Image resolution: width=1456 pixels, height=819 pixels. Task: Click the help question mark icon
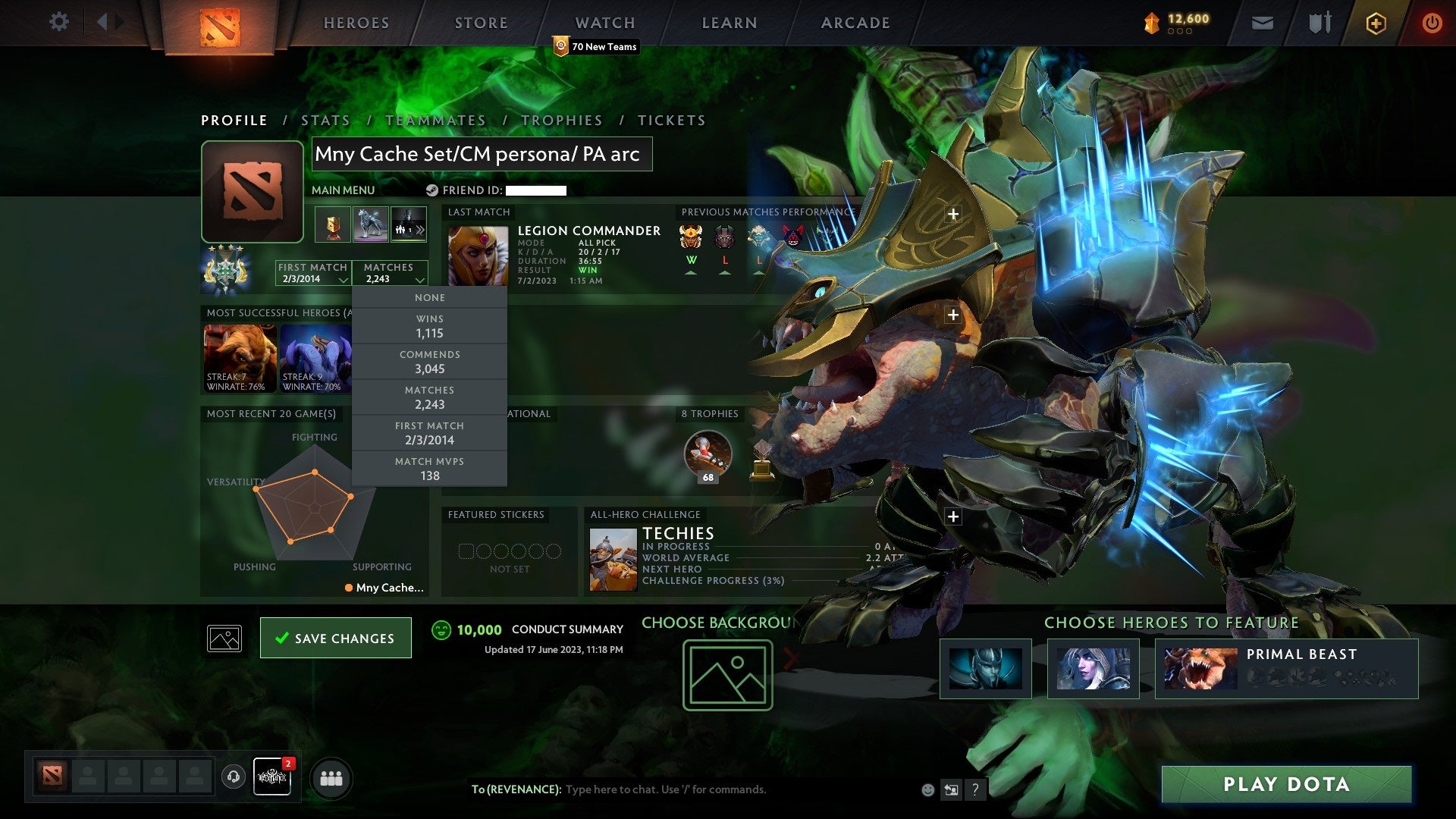pos(976,789)
